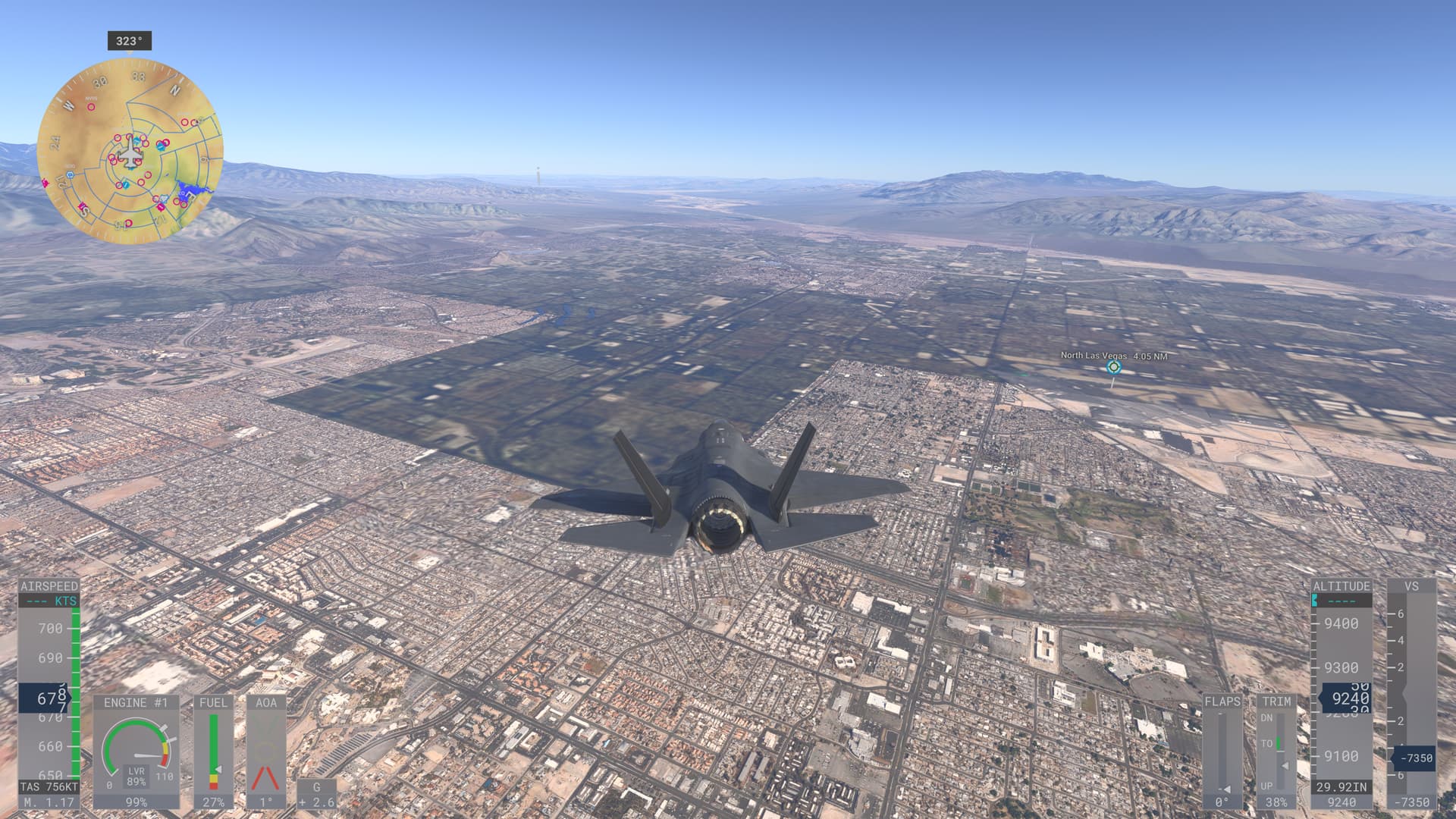The height and width of the screenshot is (819, 1456).
Task: Select the magenta flag marker on the minimap
Action: [x=82, y=207]
